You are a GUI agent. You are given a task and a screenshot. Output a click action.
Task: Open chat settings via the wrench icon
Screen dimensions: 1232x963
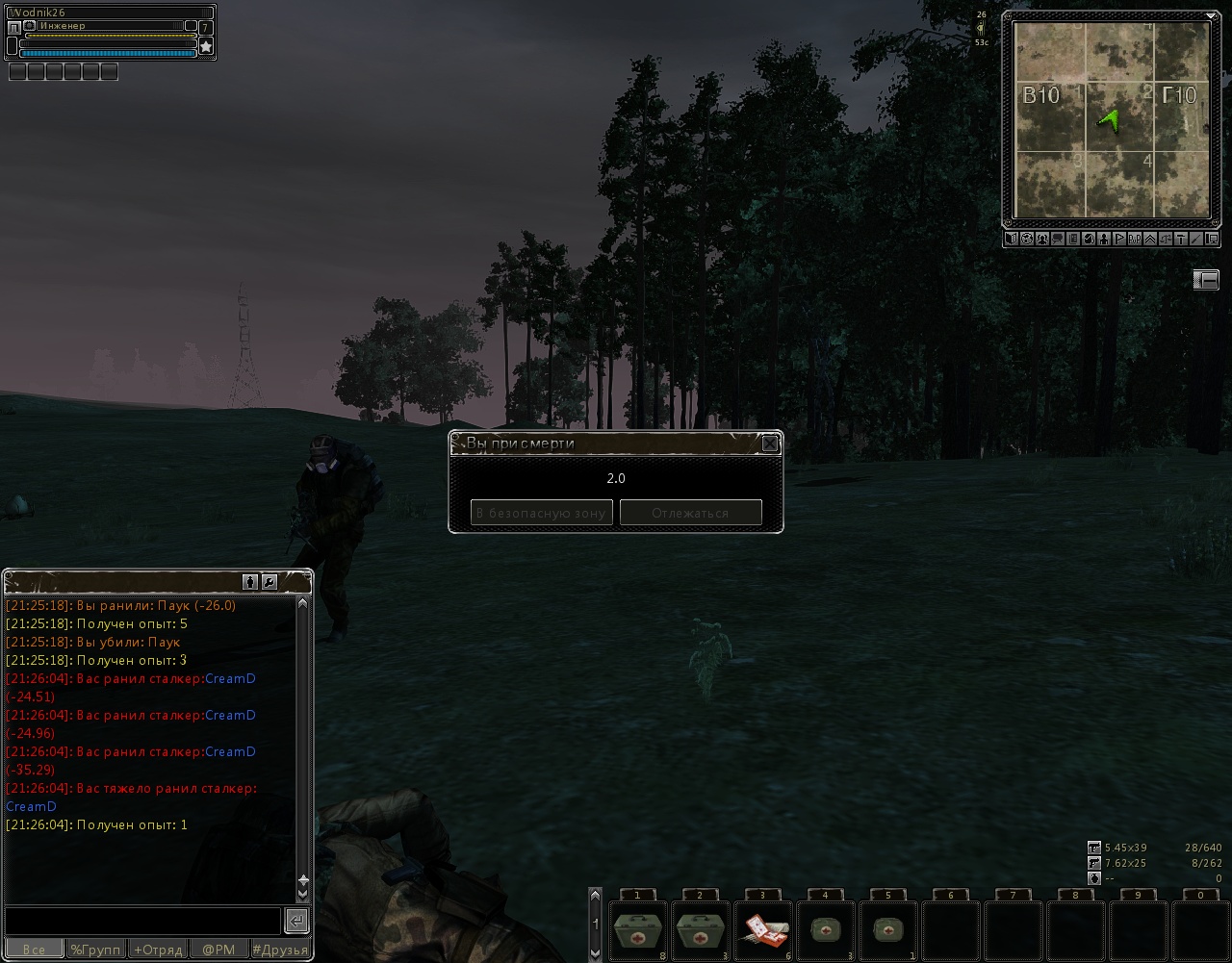pos(269,582)
